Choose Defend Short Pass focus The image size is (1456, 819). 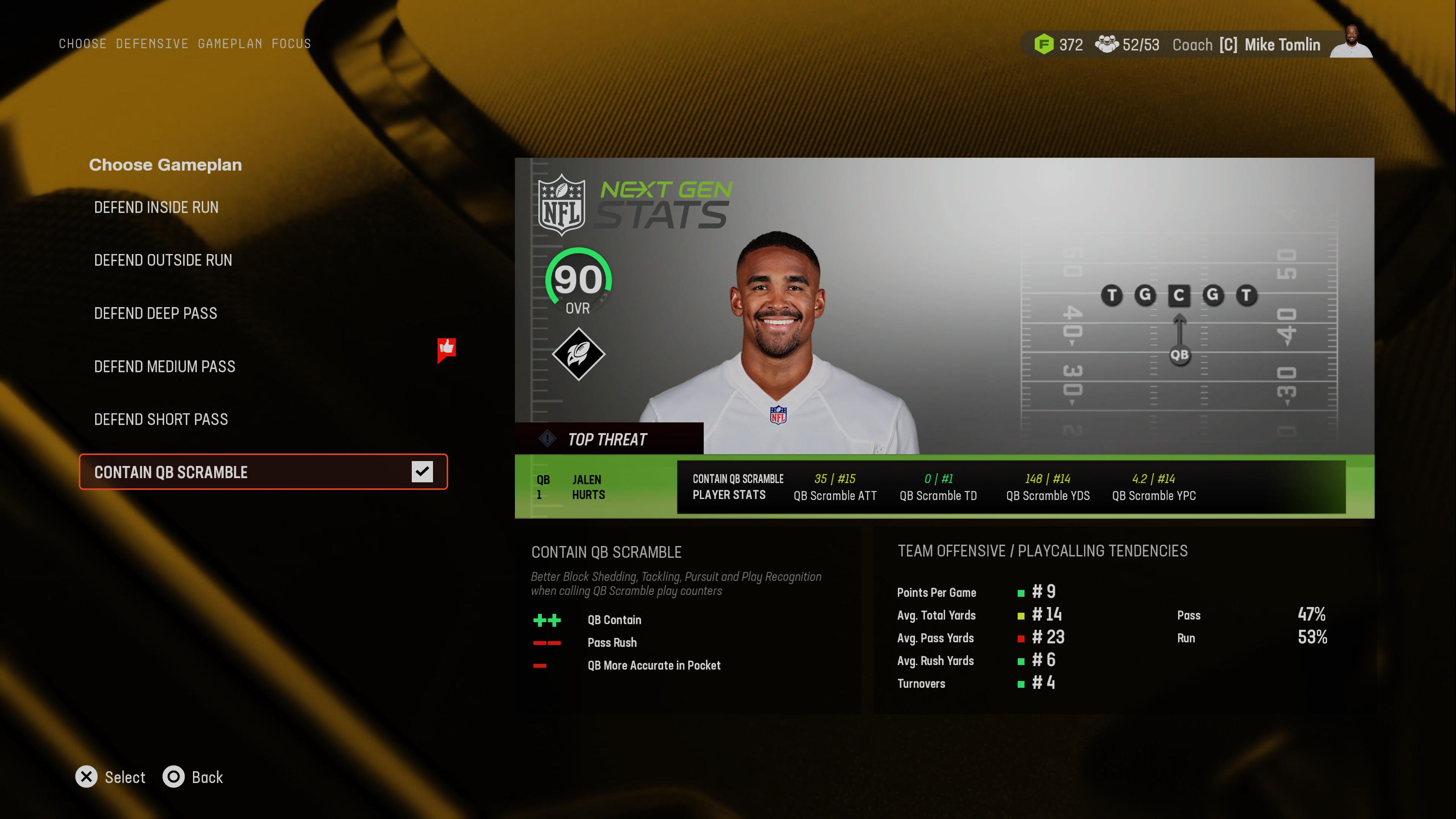[x=161, y=419]
